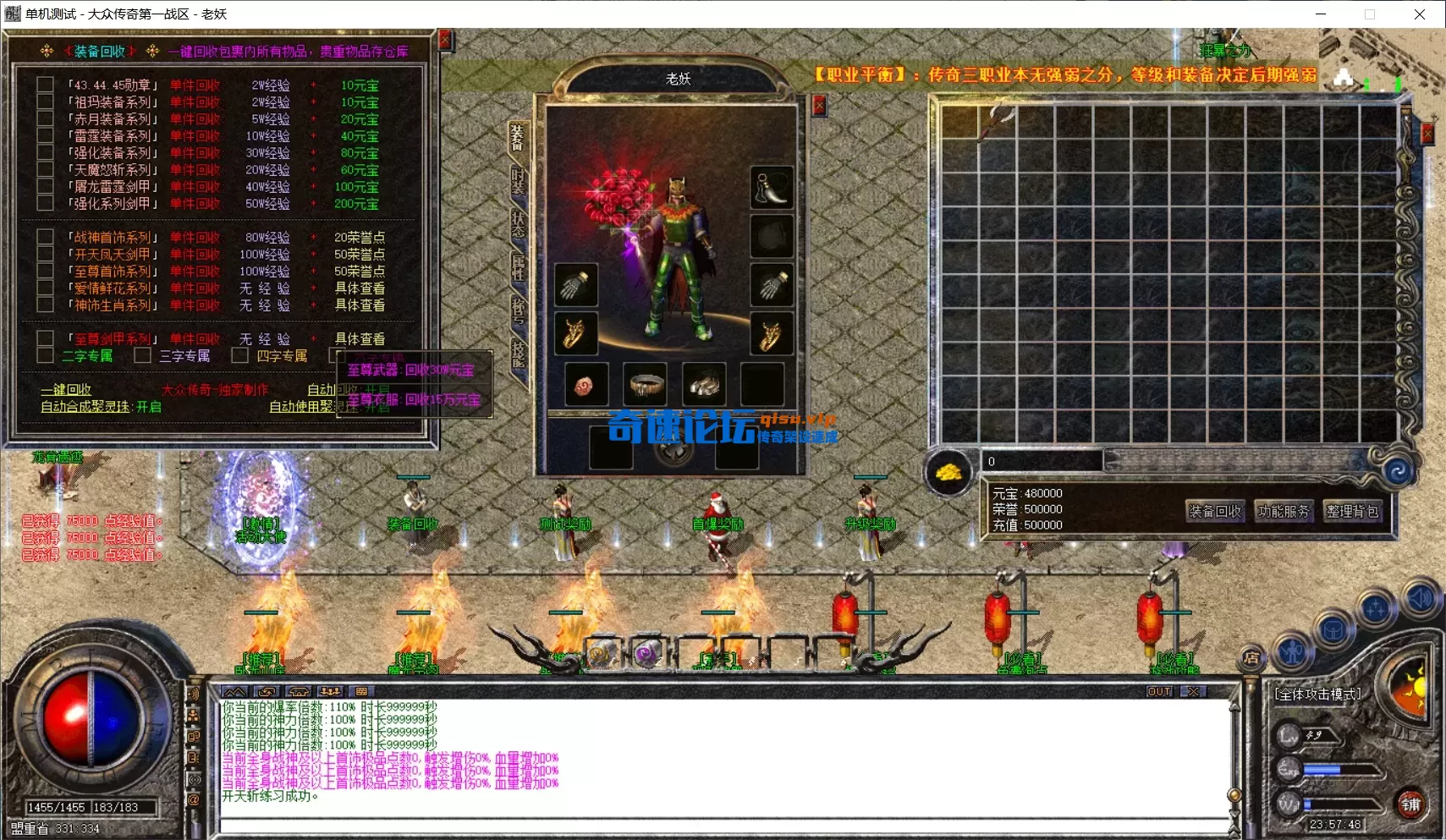Open the house icon on the chat toolbar
Viewport: 1446px width, 840px height.
tap(297, 692)
